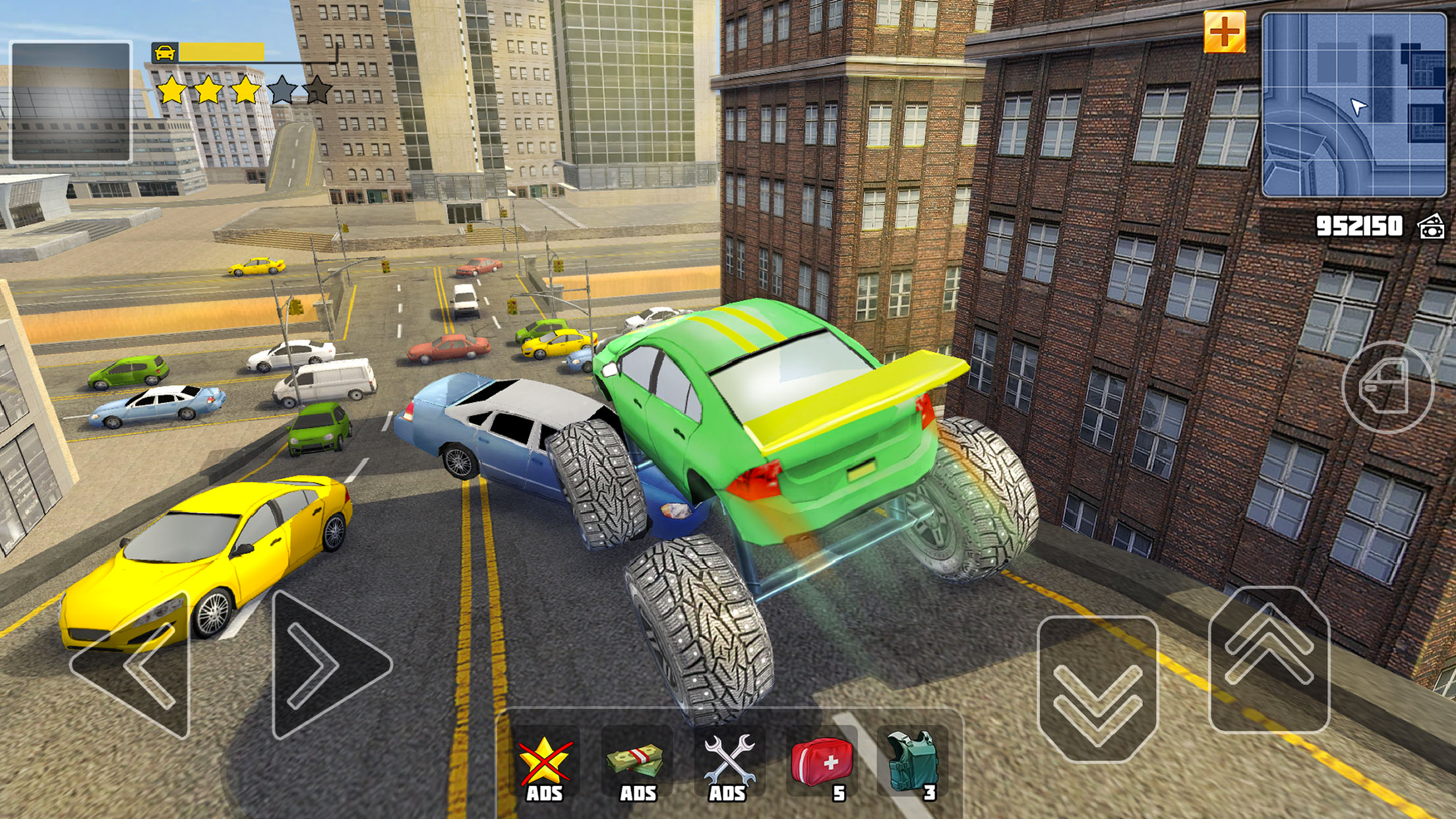Open the city minimap

pos(1353,104)
